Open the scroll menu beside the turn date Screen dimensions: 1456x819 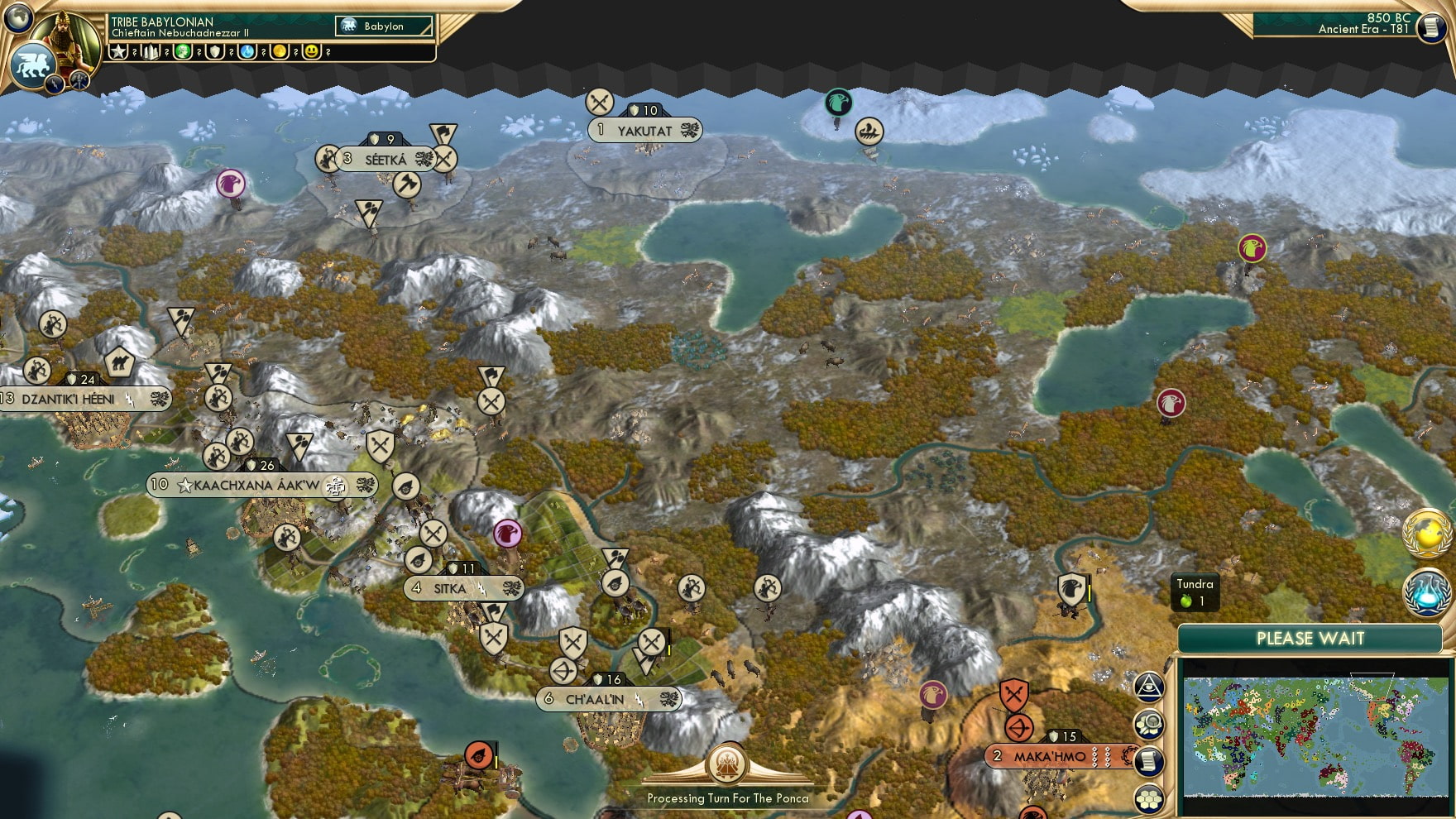tap(1430, 28)
